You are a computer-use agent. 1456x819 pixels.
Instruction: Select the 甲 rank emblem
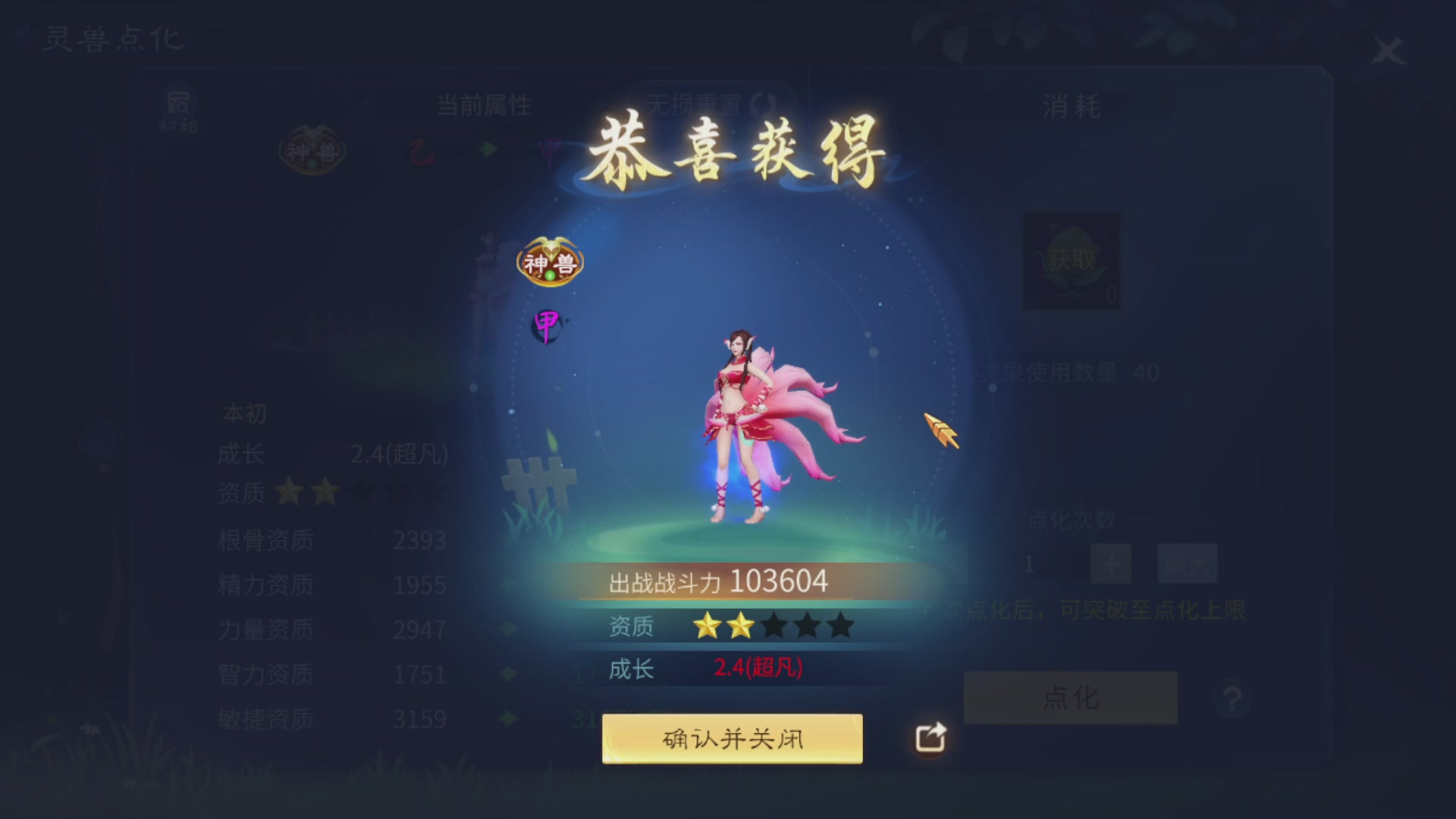(546, 328)
